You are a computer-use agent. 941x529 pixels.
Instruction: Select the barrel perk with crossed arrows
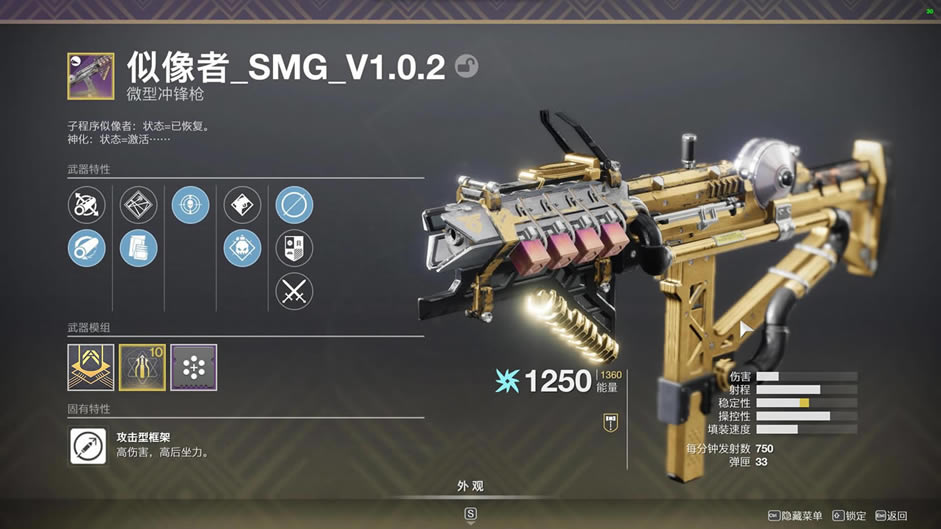(87, 205)
